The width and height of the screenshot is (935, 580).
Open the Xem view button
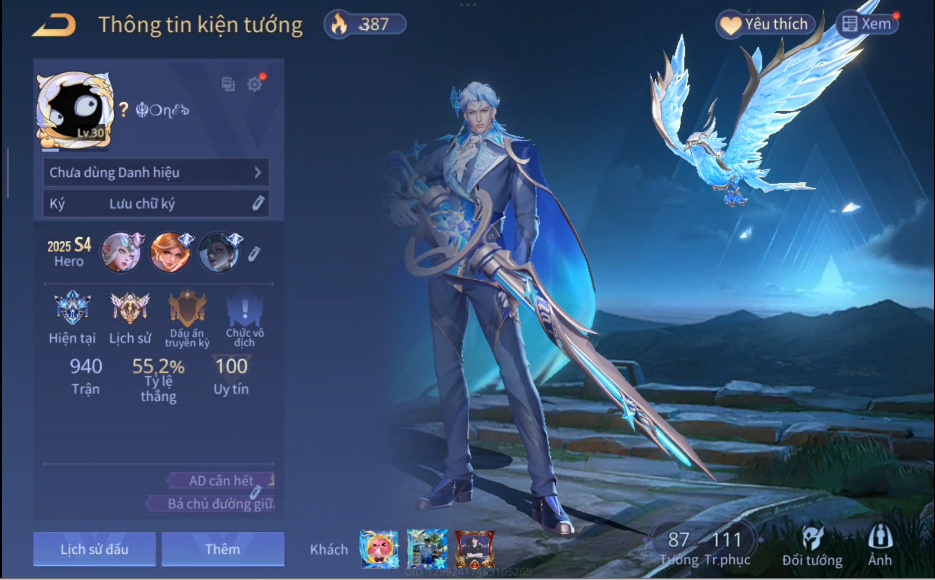[867, 24]
